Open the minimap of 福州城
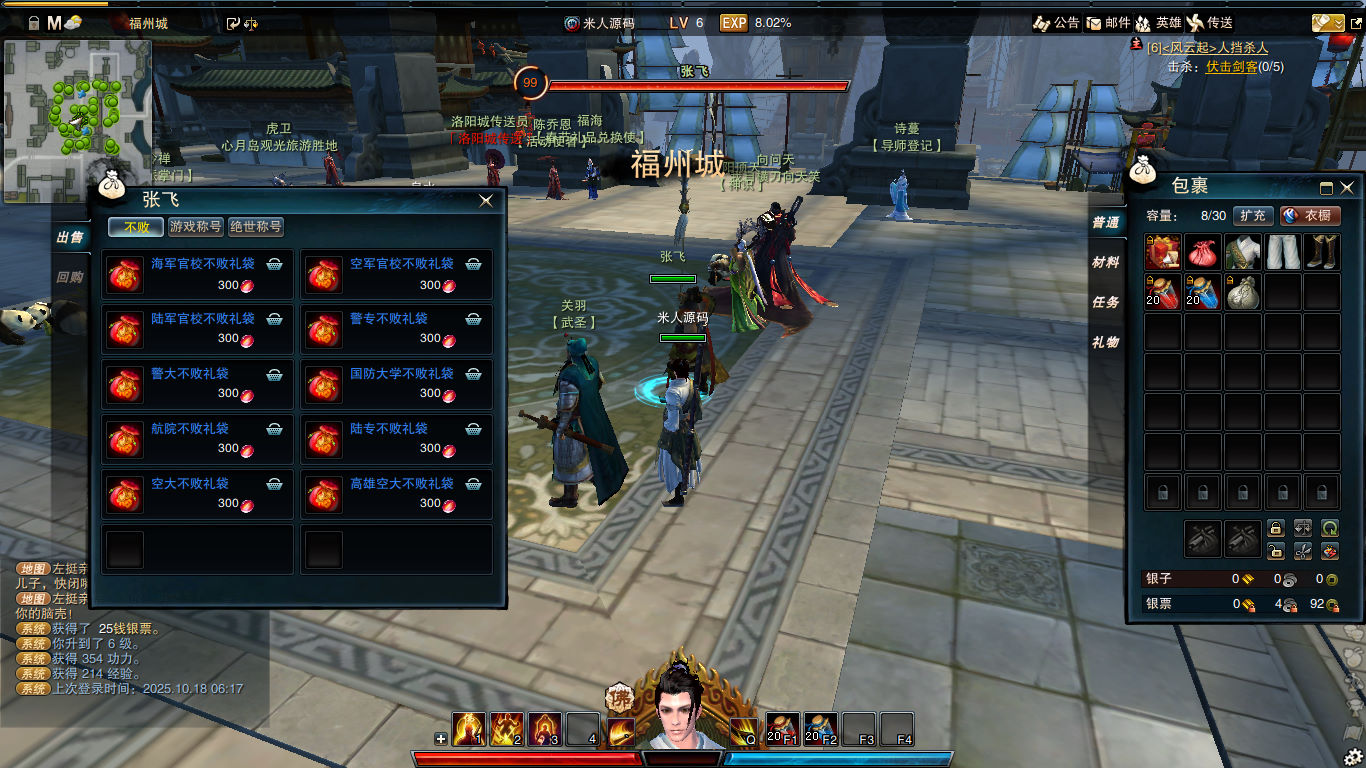 coord(78,120)
